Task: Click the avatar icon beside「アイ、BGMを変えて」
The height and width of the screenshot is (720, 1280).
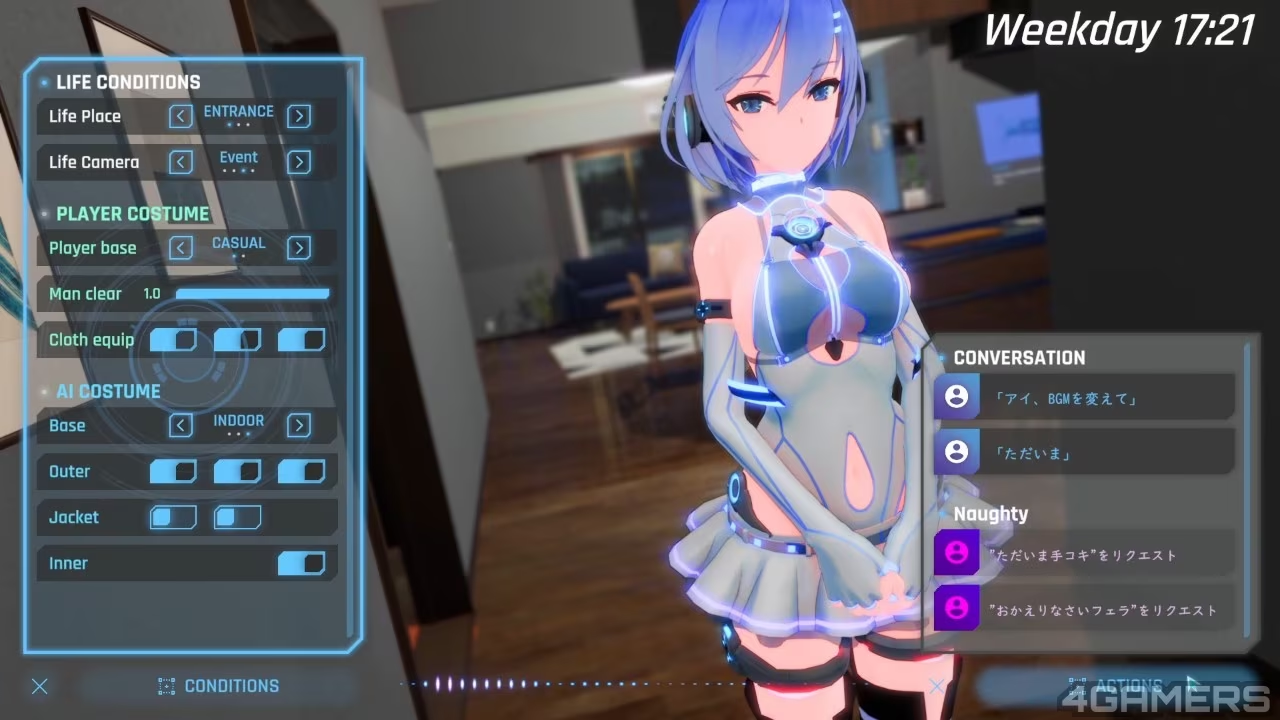Action: coord(957,397)
